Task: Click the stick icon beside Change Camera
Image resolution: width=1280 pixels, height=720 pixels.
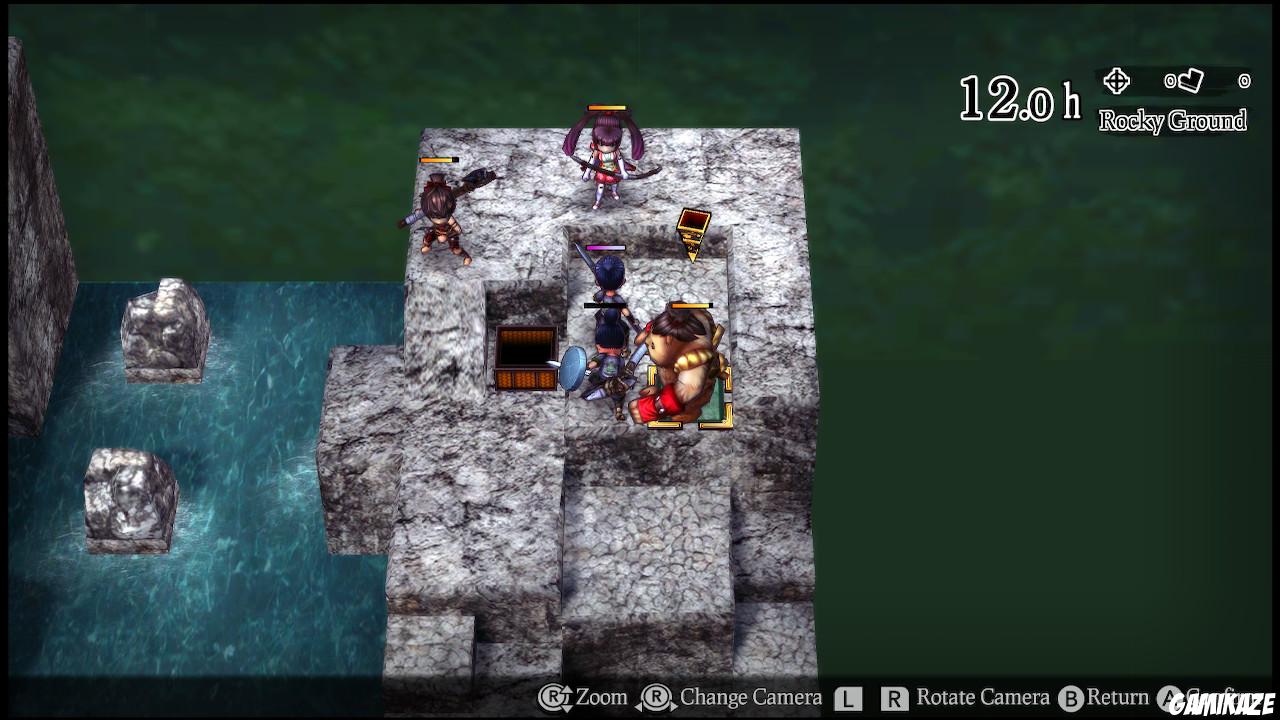Action: (654, 697)
